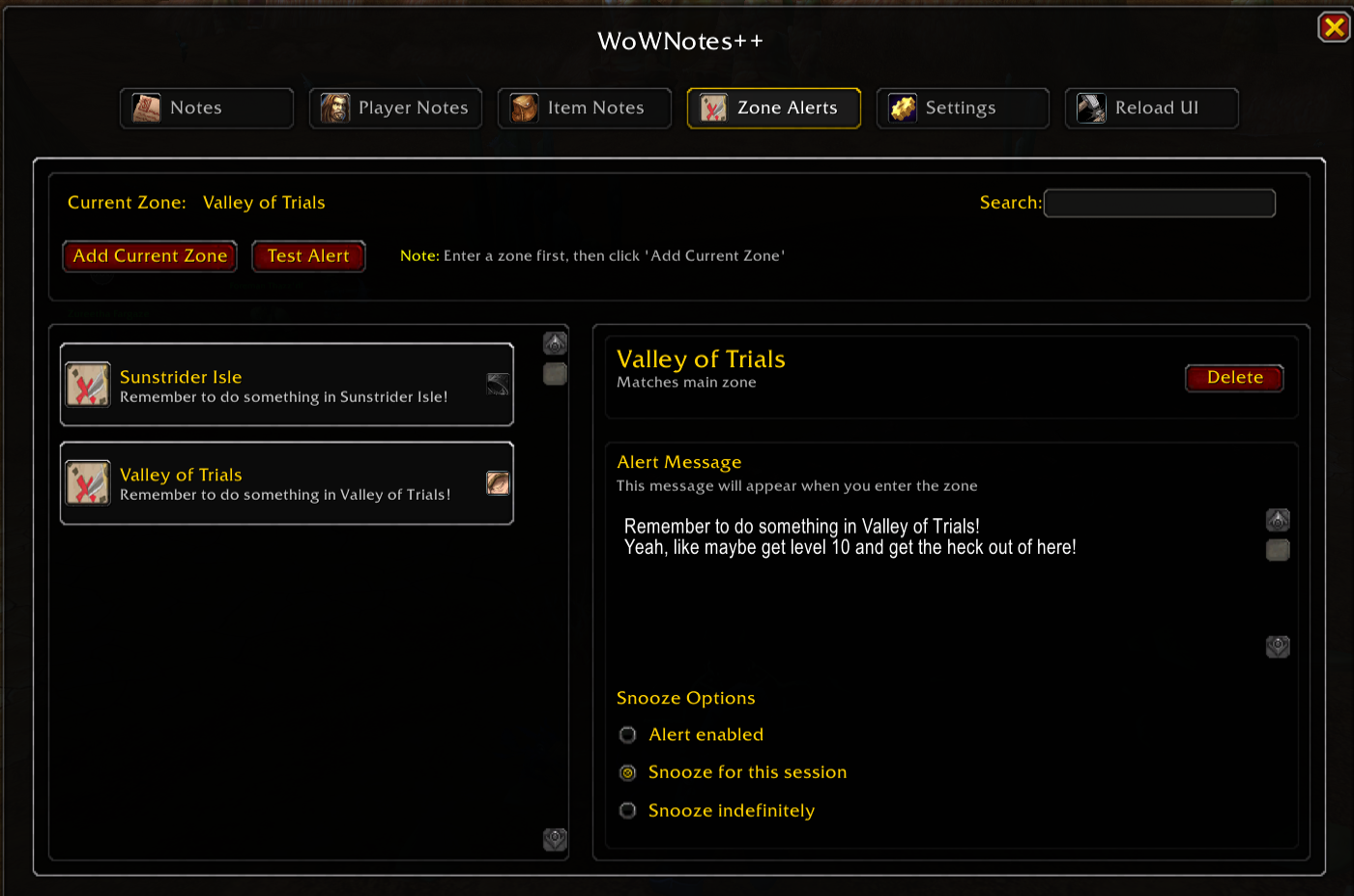Screen dimensions: 1354x896
Task: Click the scroll icon on the Notes tab
Action: point(146,107)
